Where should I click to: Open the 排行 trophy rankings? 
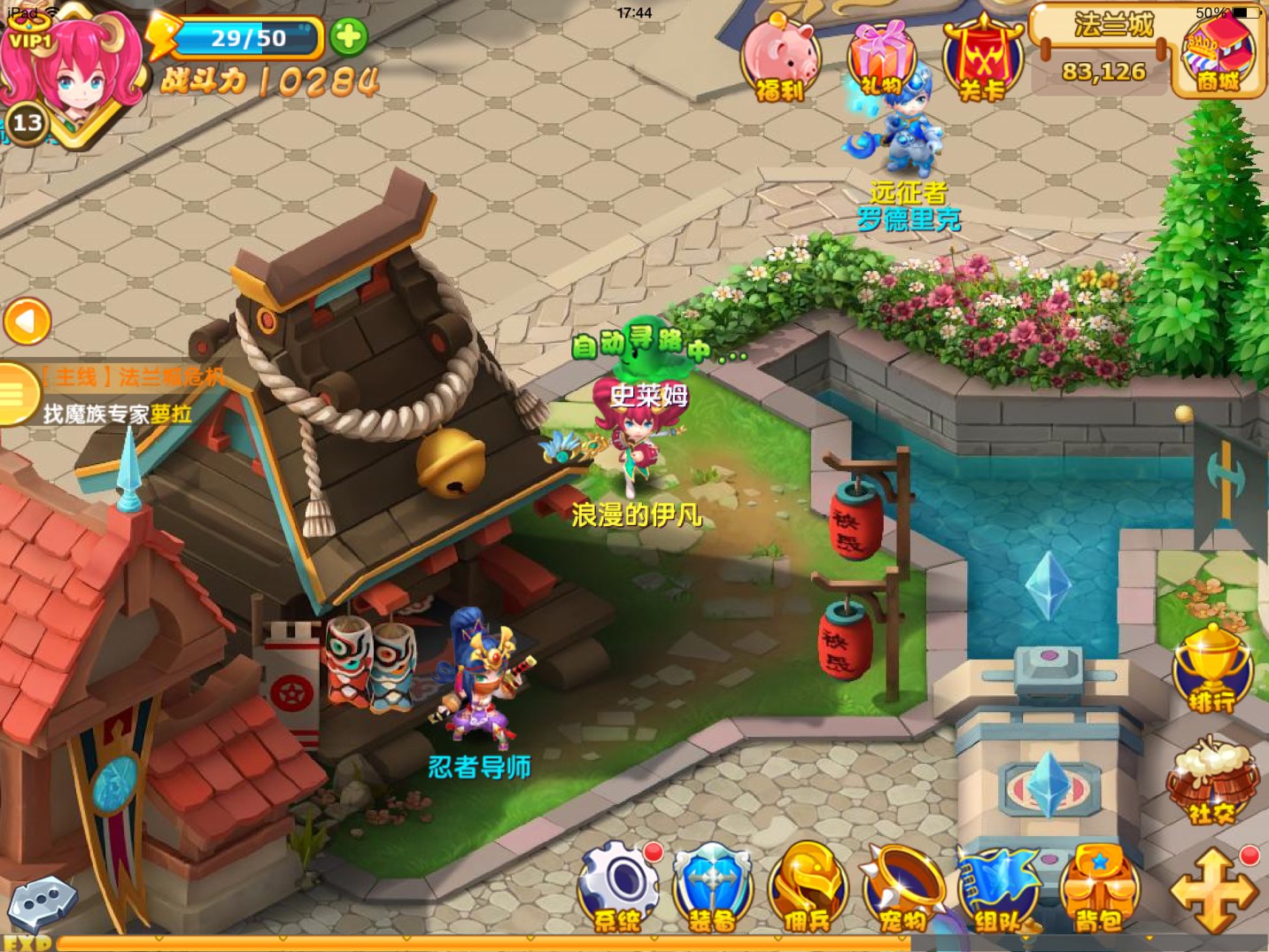tap(1211, 669)
